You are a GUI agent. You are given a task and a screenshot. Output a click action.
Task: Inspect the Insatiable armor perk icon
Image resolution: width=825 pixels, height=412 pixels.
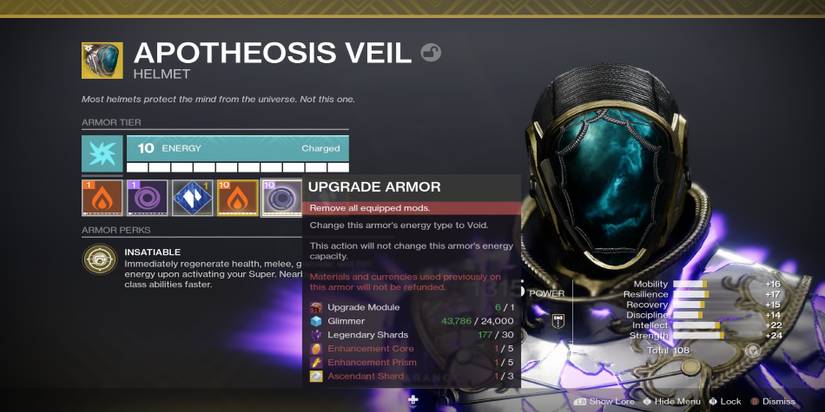pyautogui.click(x=100, y=260)
